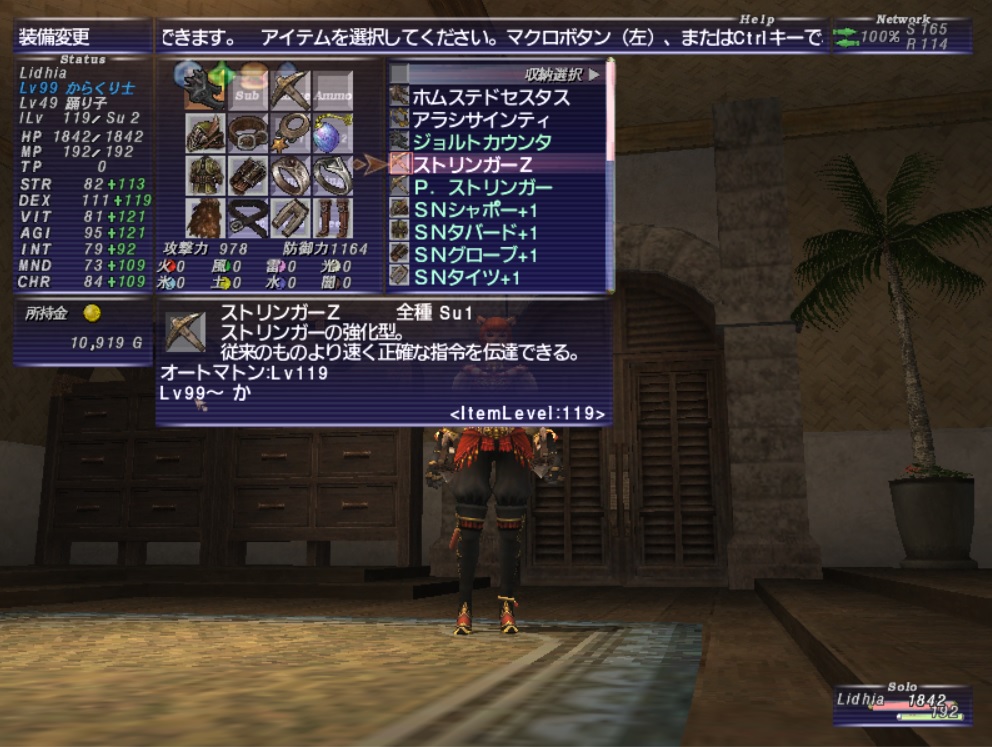Select ホムステドセスタス from the item list
Viewport: 992px width, 747px height.
click(x=490, y=97)
